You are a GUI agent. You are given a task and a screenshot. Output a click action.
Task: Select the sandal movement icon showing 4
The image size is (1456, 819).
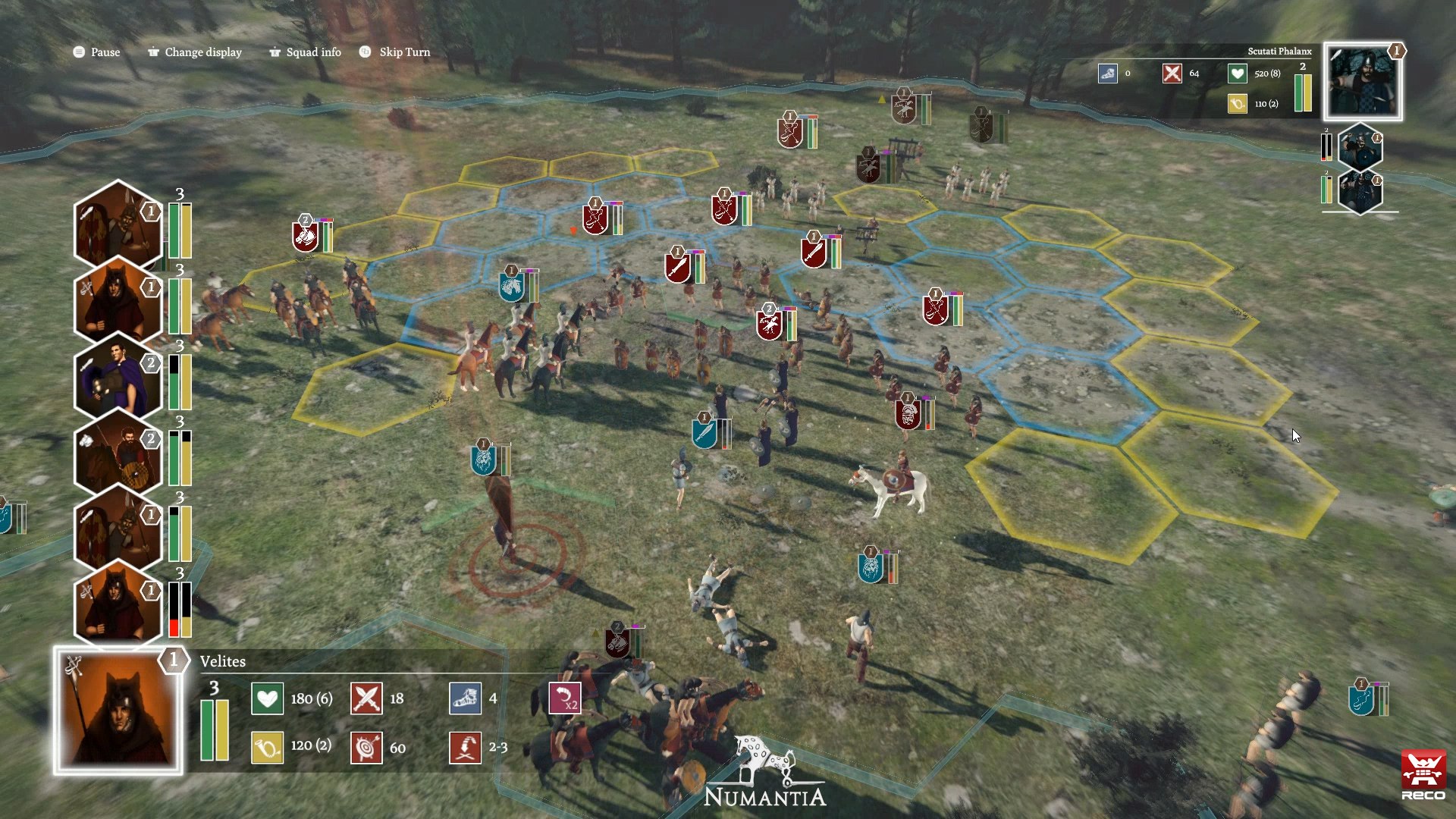tap(466, 698)
